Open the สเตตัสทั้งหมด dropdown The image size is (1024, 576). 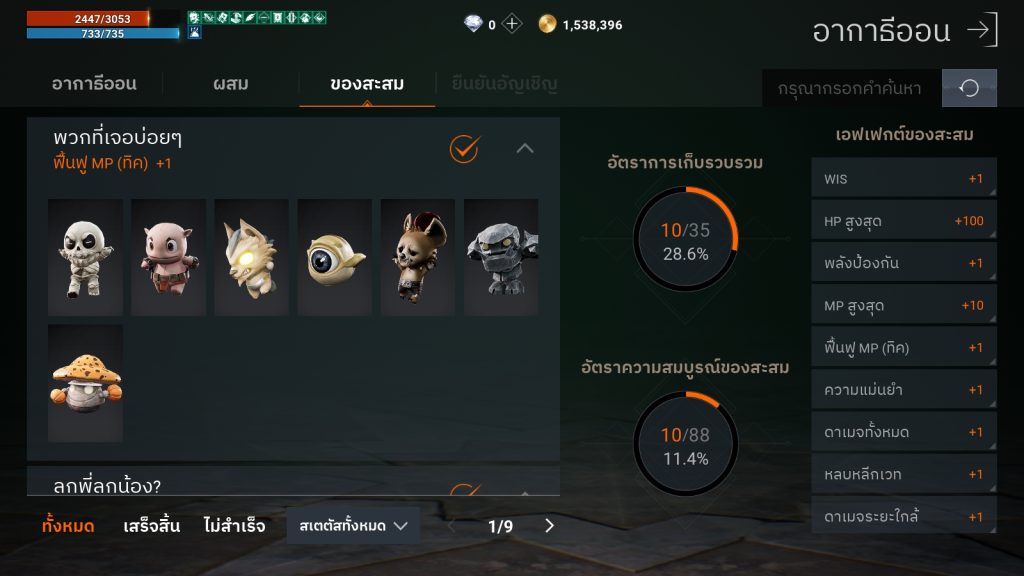pyautogui.click(x=353, y=525)
